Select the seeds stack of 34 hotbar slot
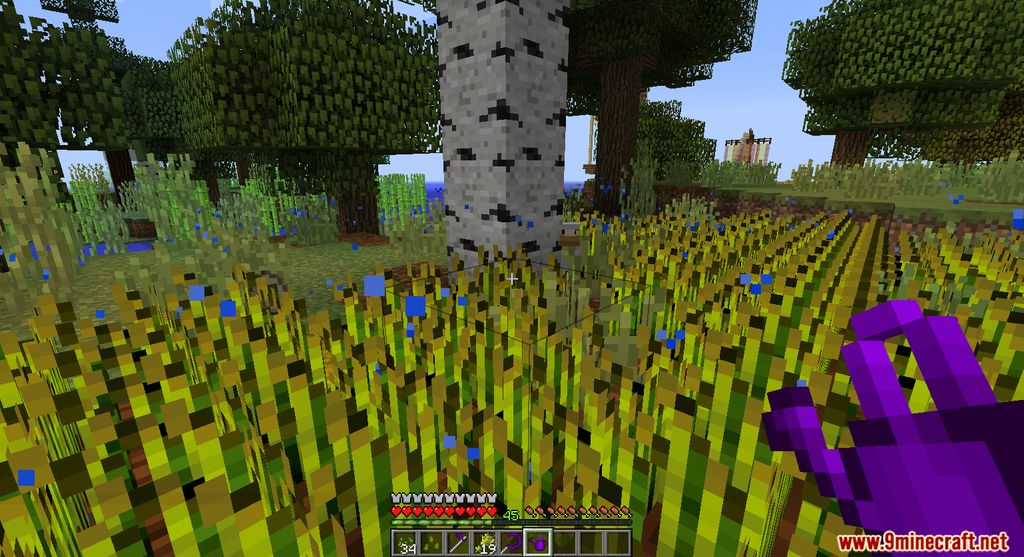Viewport: 1024px width, 557px height. click(x=405, y=542)
